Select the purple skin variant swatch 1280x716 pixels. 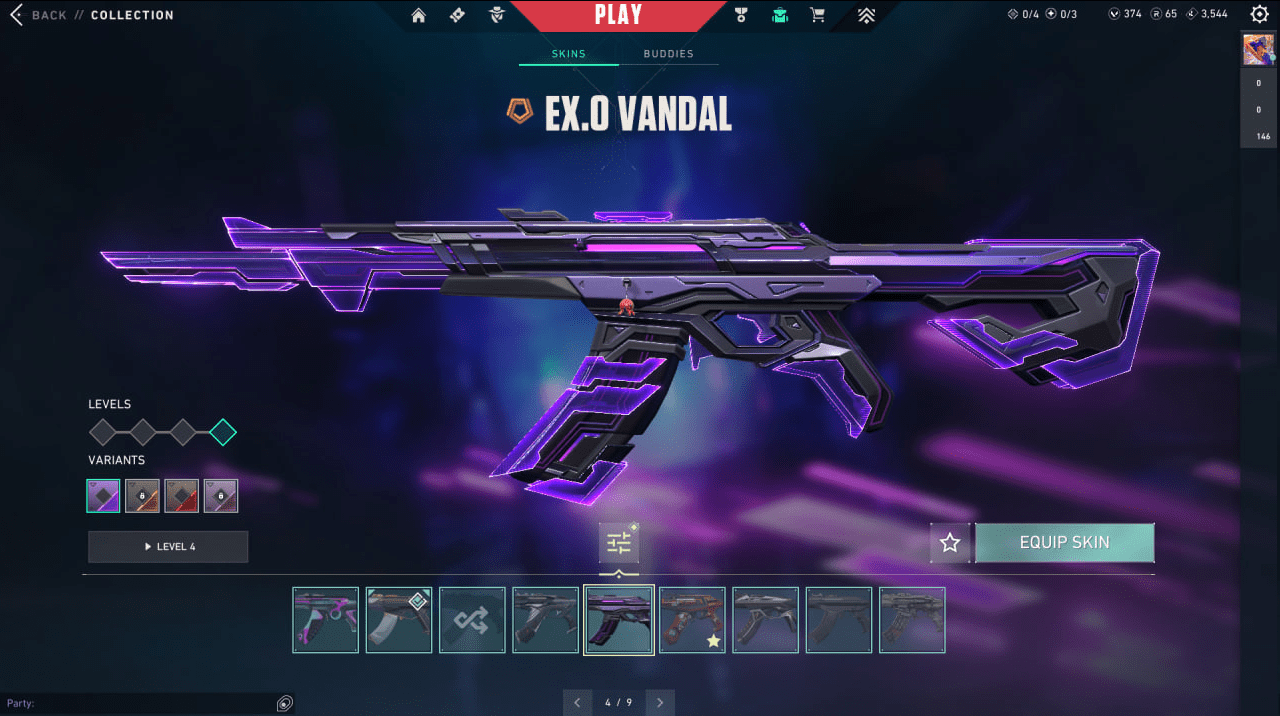(103, 496)
